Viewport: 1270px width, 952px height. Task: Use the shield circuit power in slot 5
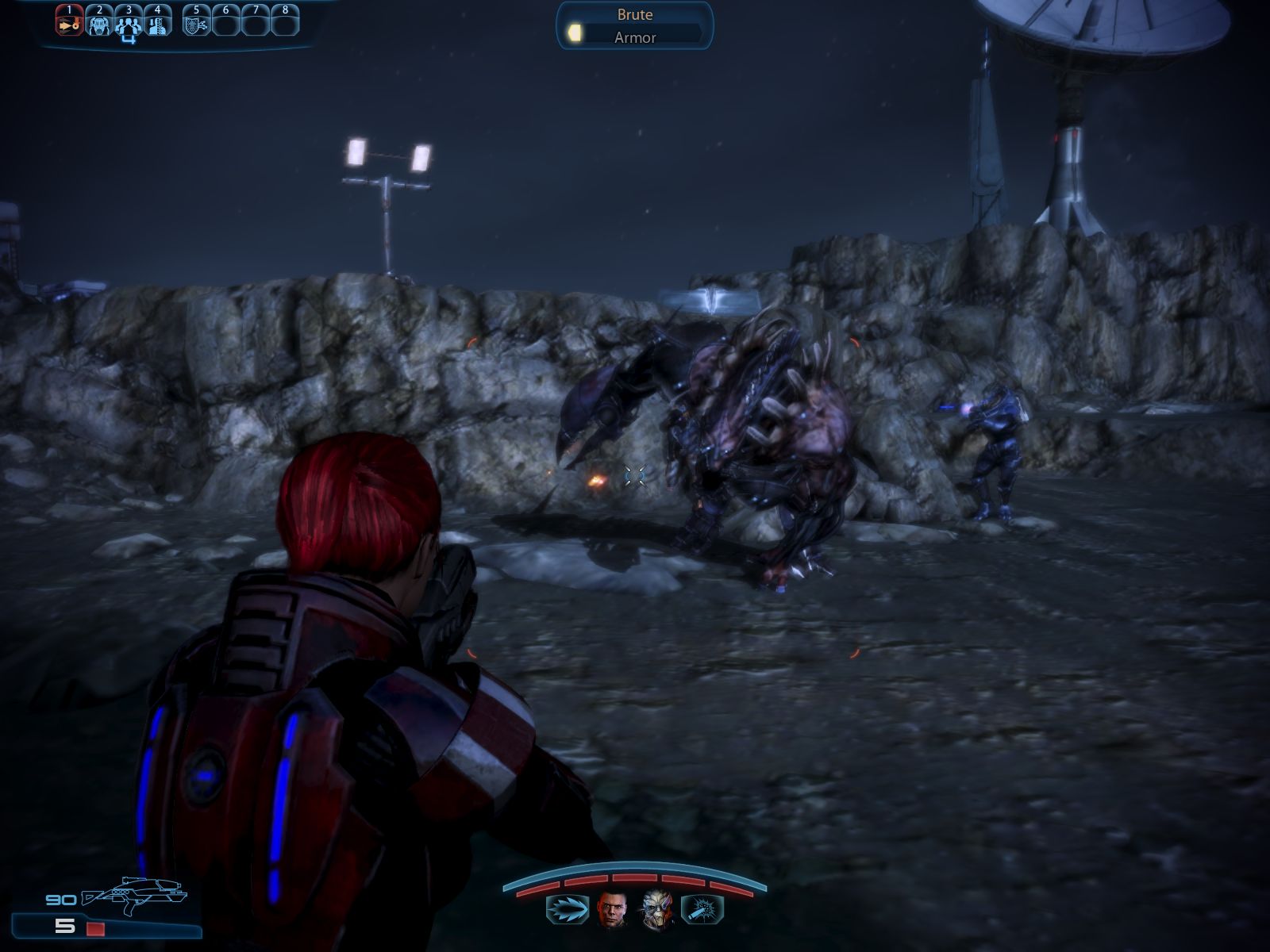pos(195,24)
